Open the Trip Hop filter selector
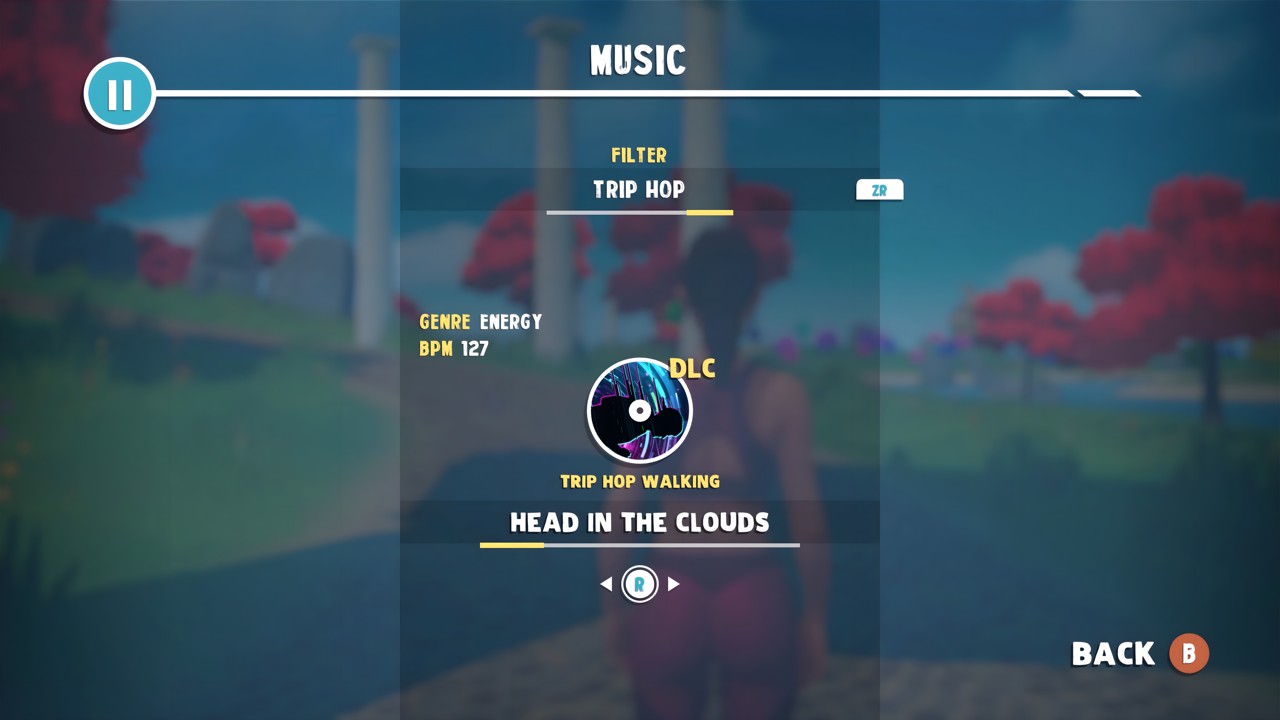Image resolution: width=1280 pixels, height=720 pixels. coord(640,190)
